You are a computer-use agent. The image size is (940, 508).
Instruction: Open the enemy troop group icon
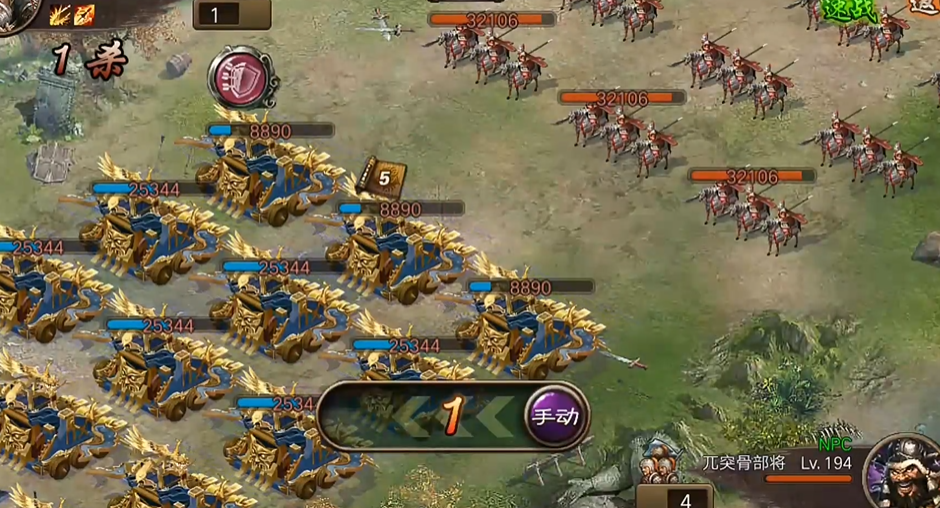pyautogui.click(x=659, y=463)
